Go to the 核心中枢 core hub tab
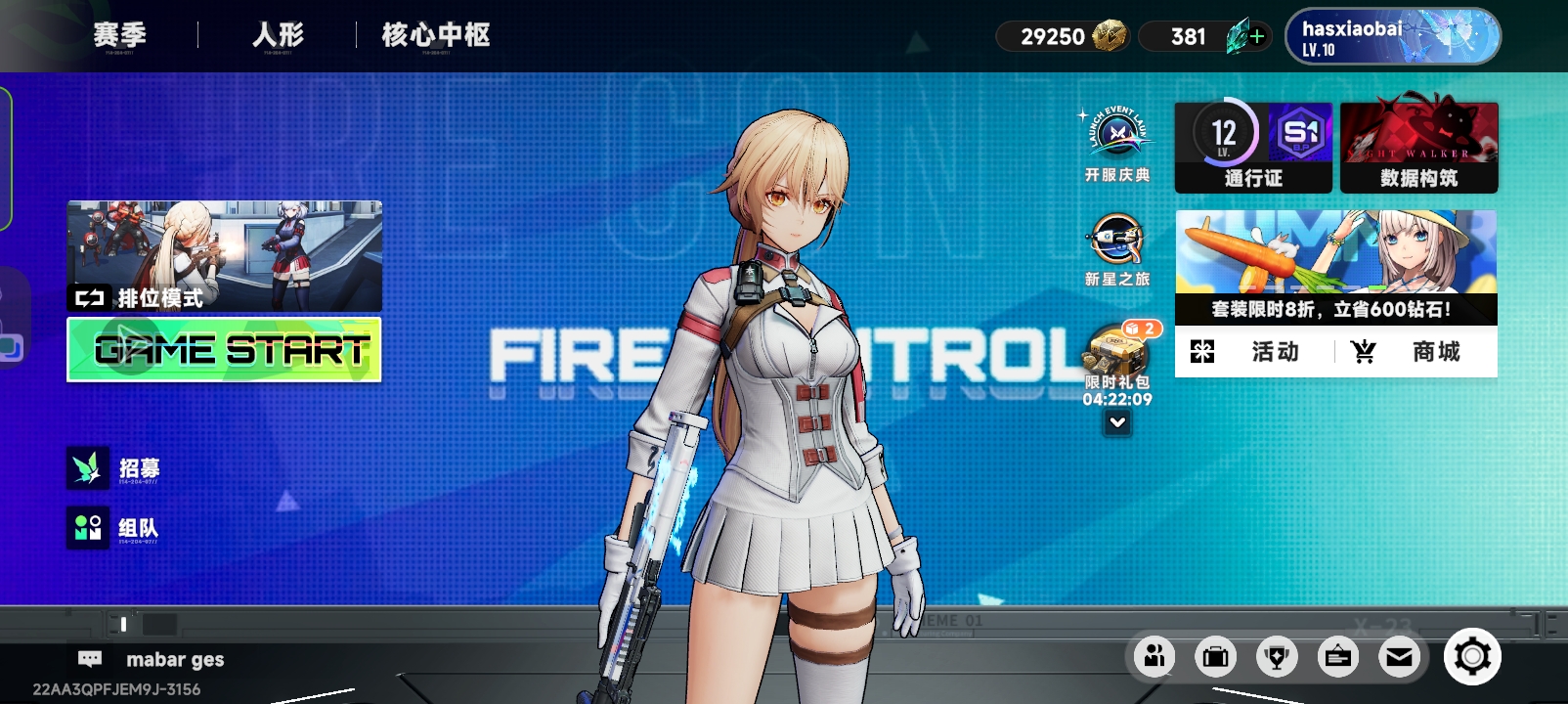Image resolution: width=1568 pixels, height=704 pixels. [436, 35]
